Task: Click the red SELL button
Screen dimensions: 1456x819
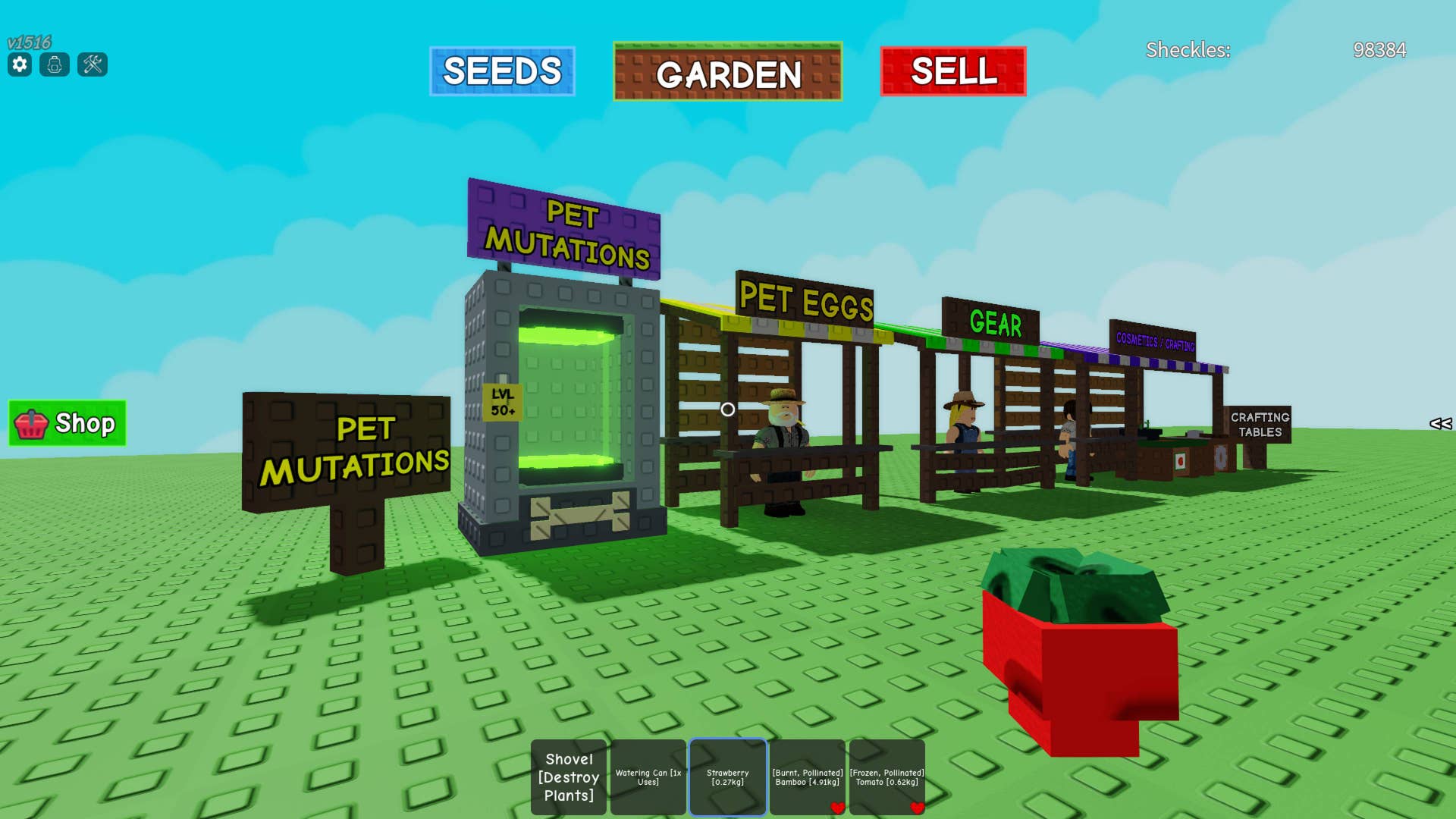Action: pos(953,71)
